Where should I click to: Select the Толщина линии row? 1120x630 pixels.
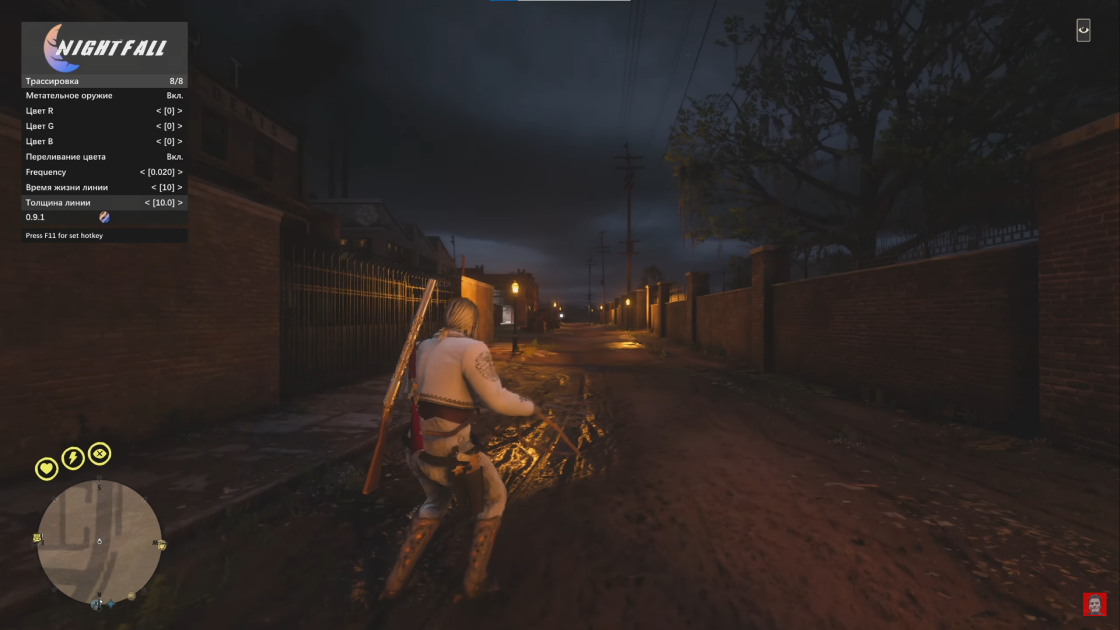click(x=104, y=202)
